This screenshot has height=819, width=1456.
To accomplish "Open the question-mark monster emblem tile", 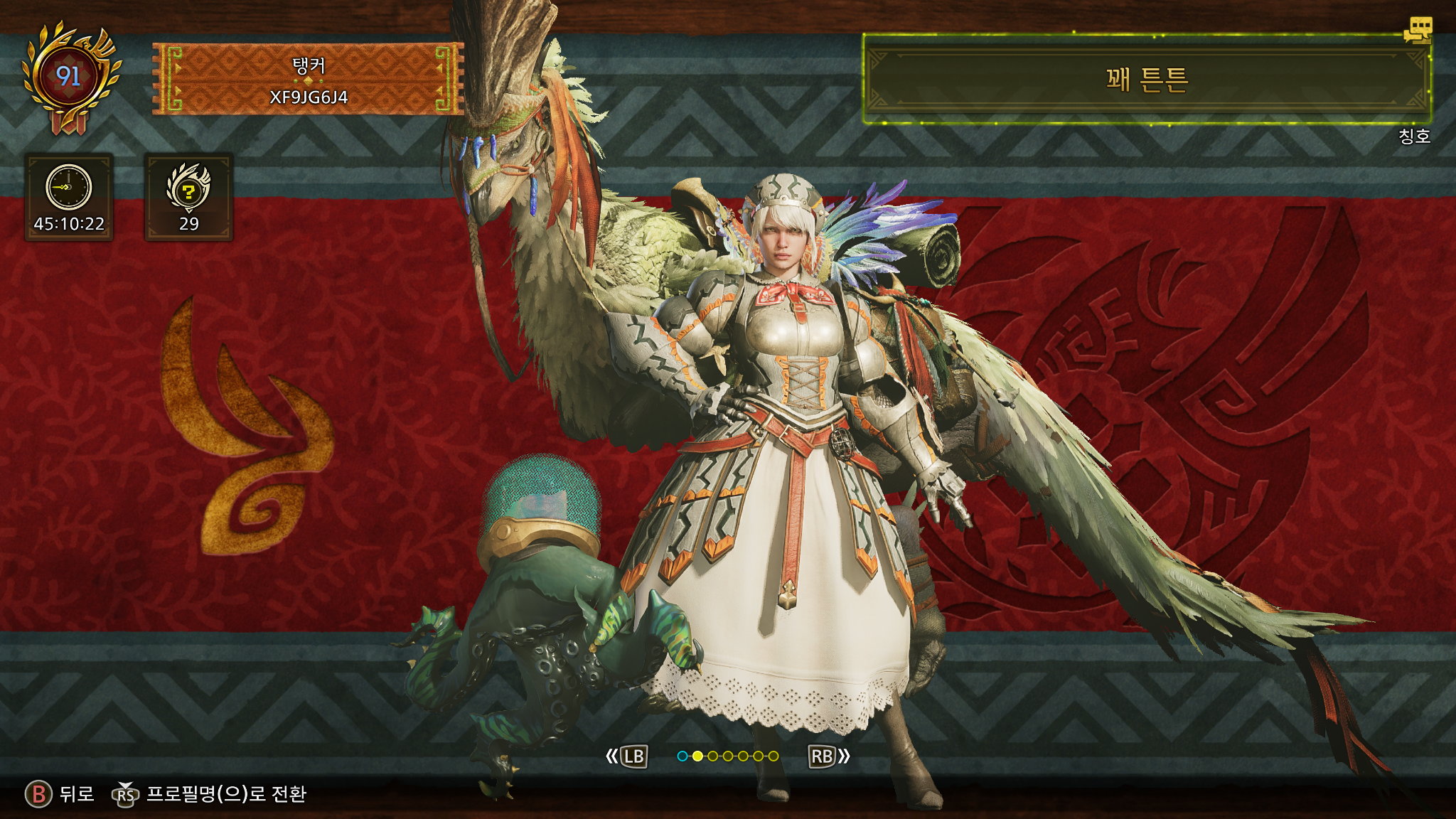I will point(188,198).
